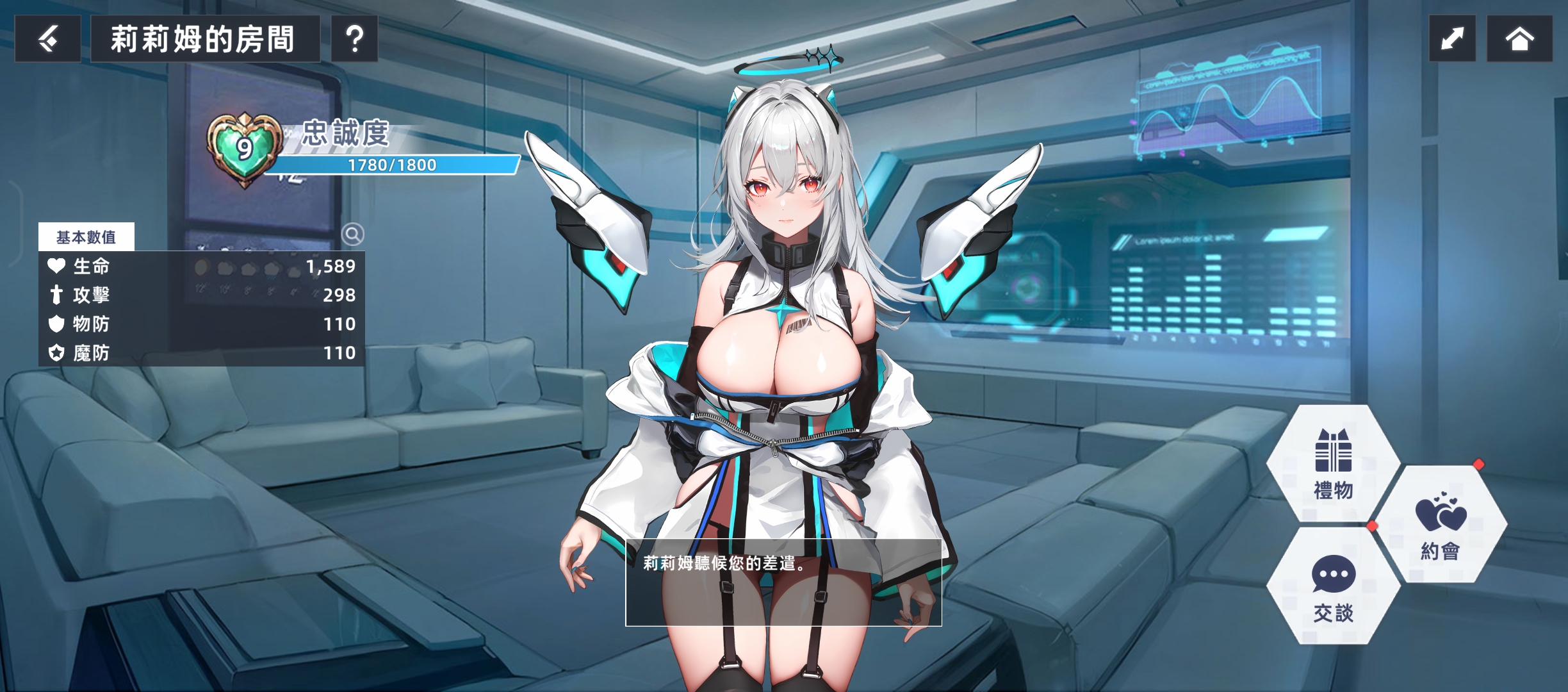The height and width of the screenshot is (692, 1568).
Task: Open the question mark help button
Action: 354,39
